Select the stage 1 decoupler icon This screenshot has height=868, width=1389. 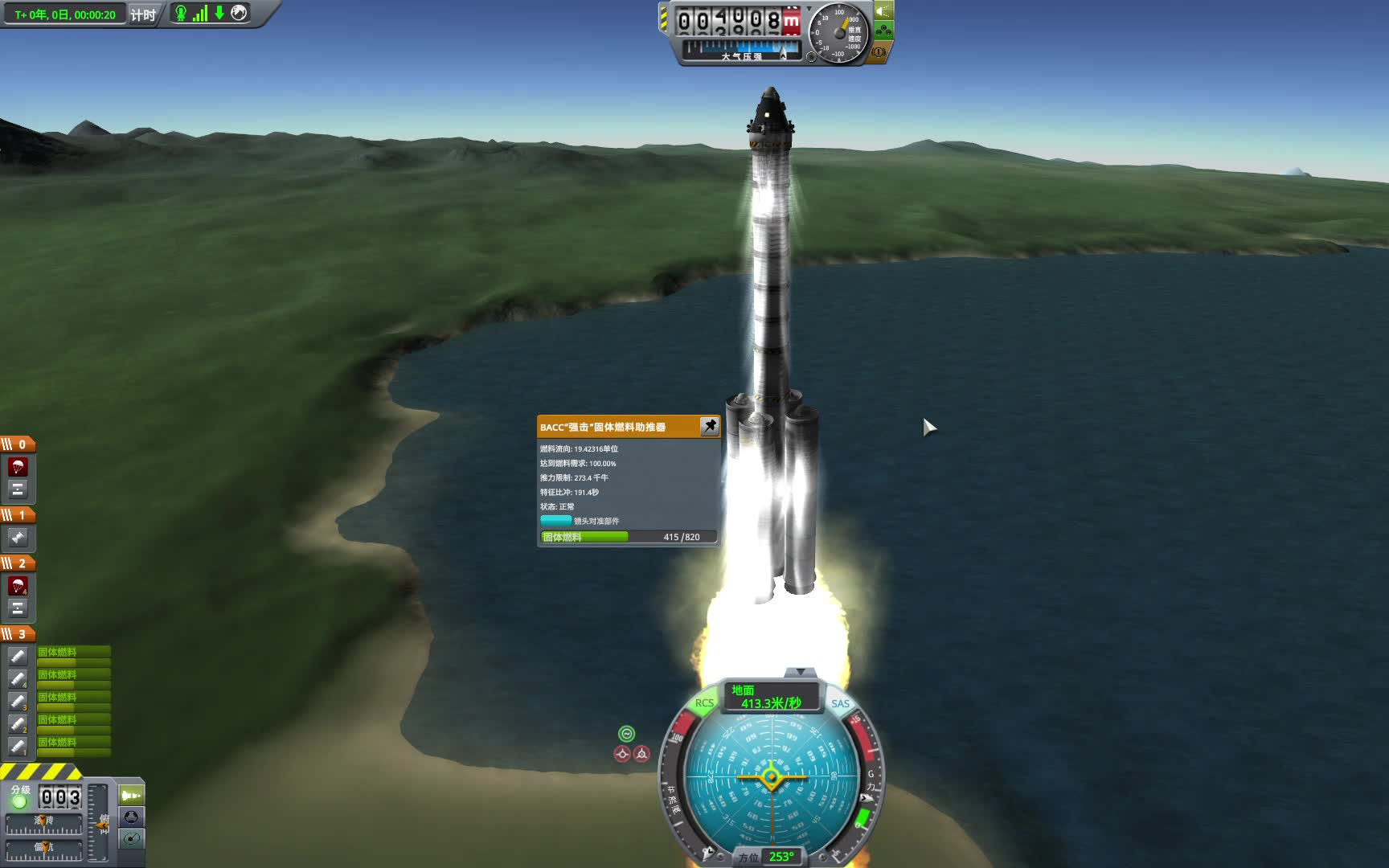18,538
